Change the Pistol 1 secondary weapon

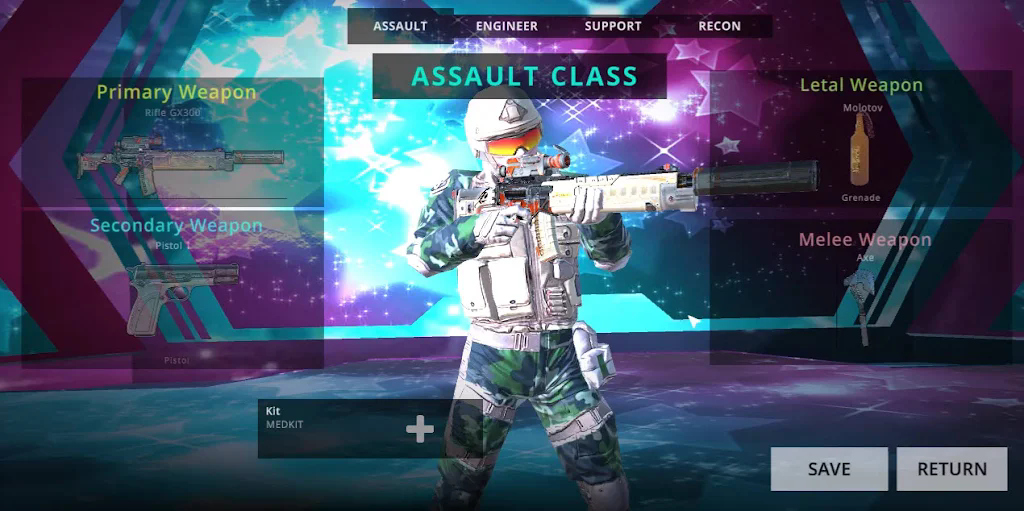[182, 296]
